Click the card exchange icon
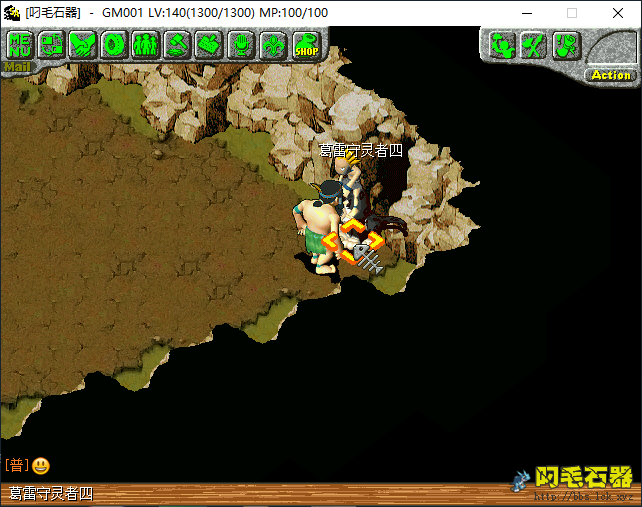This screenshot has height=507, width=642. coord(51,44)
